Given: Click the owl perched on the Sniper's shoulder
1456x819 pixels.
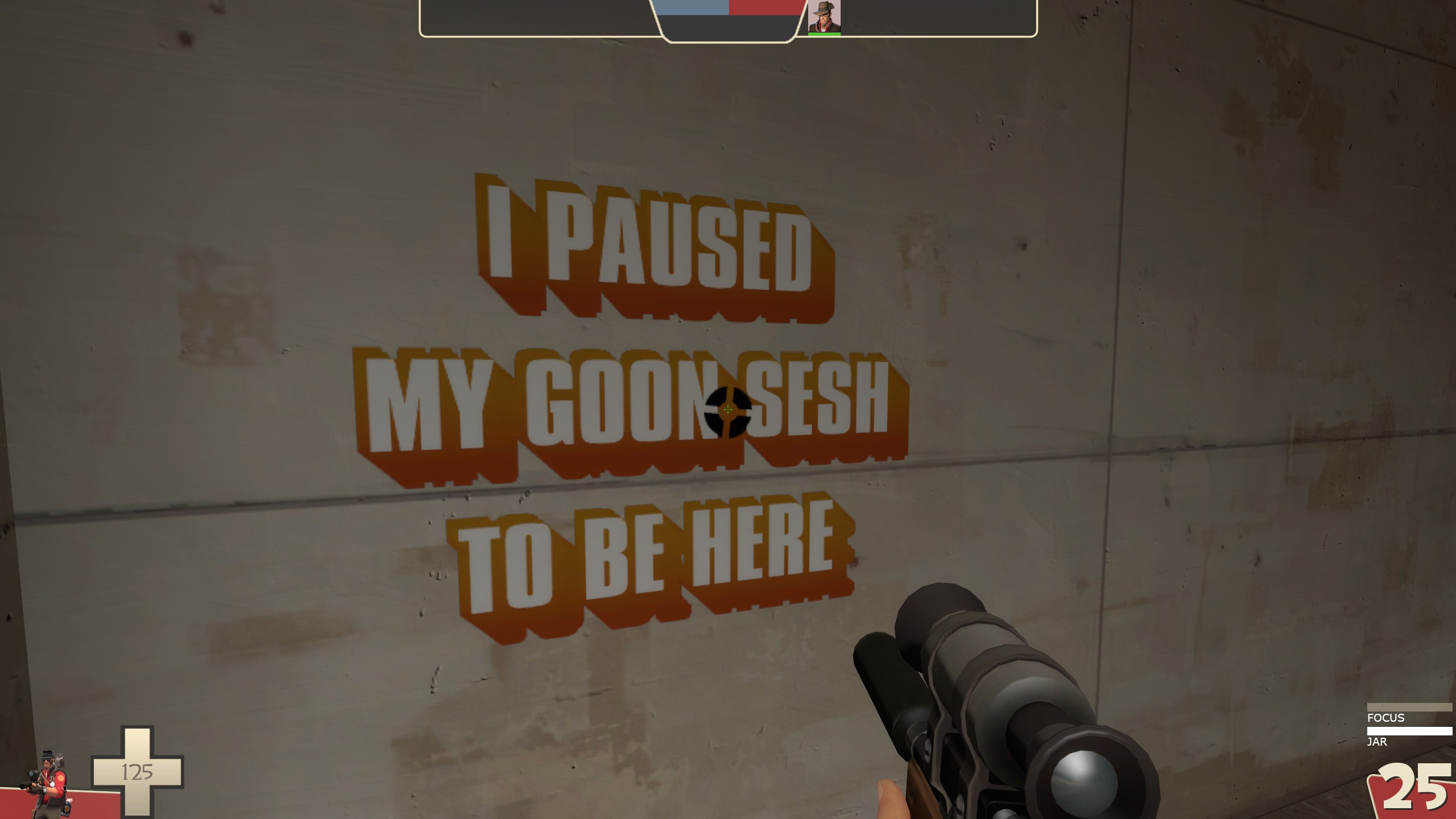Looking at the screenshot, I should point(59,758).
